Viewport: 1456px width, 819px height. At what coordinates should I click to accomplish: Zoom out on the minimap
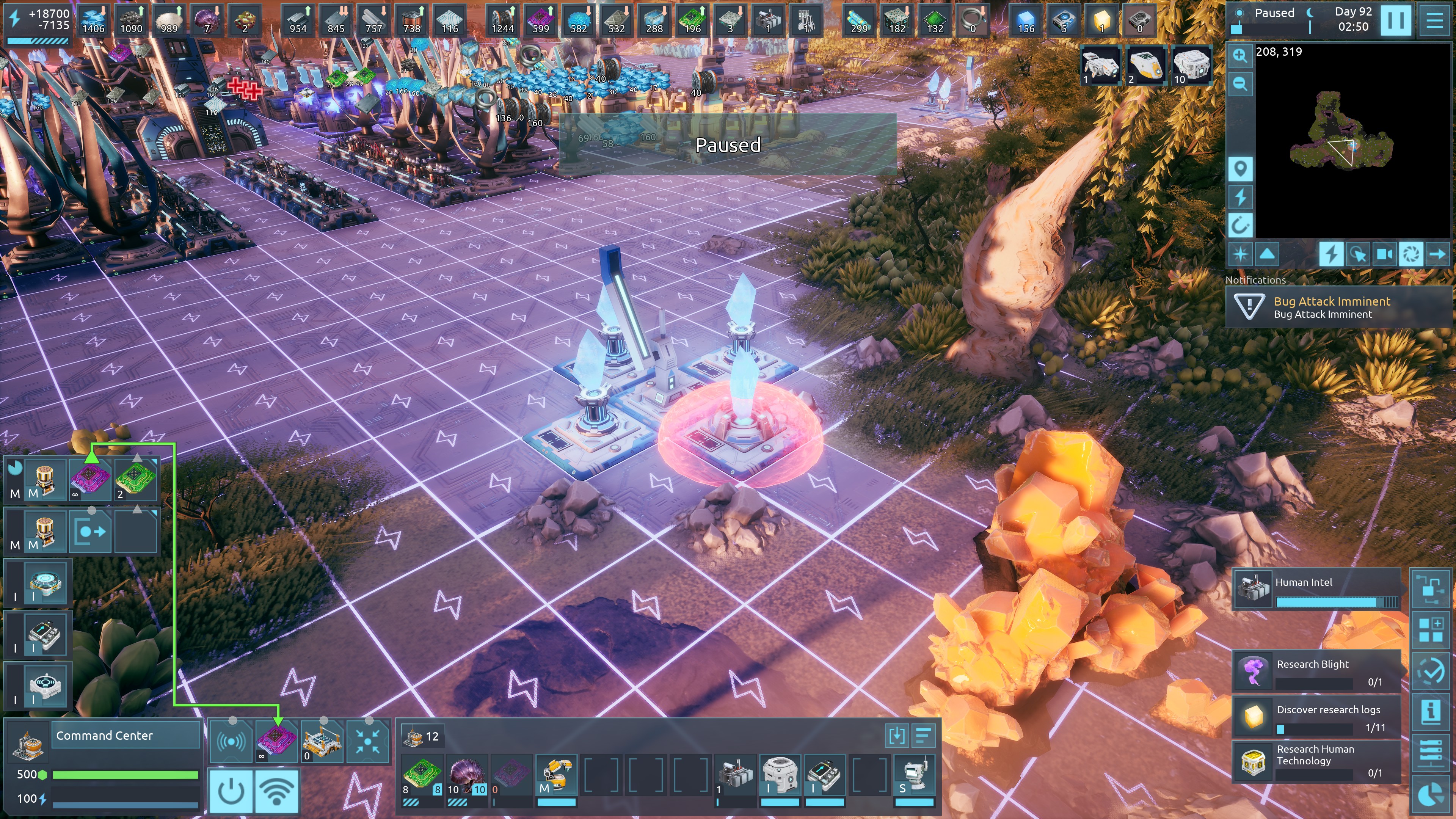coord(1240,84)
